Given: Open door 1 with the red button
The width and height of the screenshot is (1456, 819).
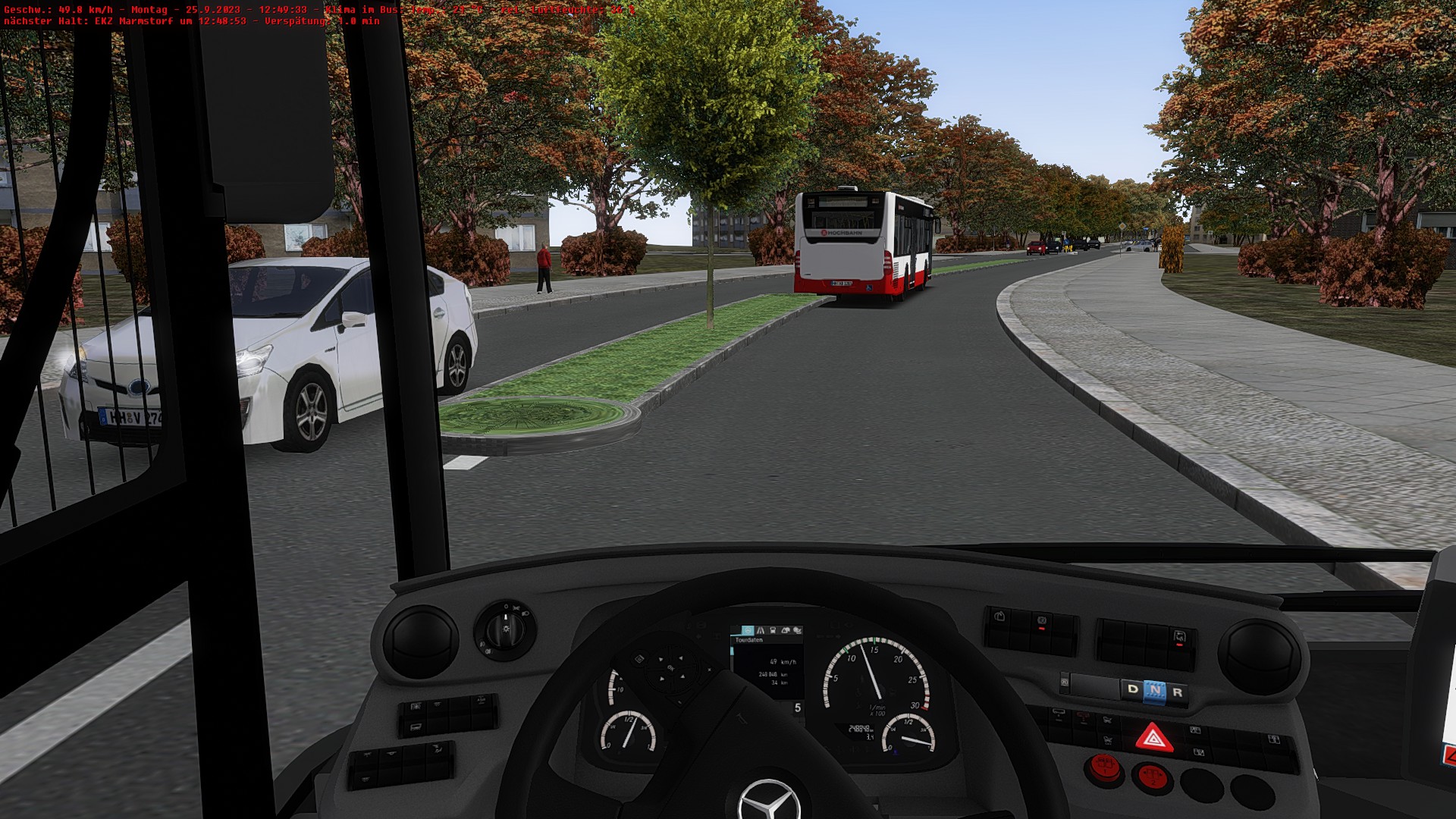Looking at the screenshot, I should click(1103, 768).
